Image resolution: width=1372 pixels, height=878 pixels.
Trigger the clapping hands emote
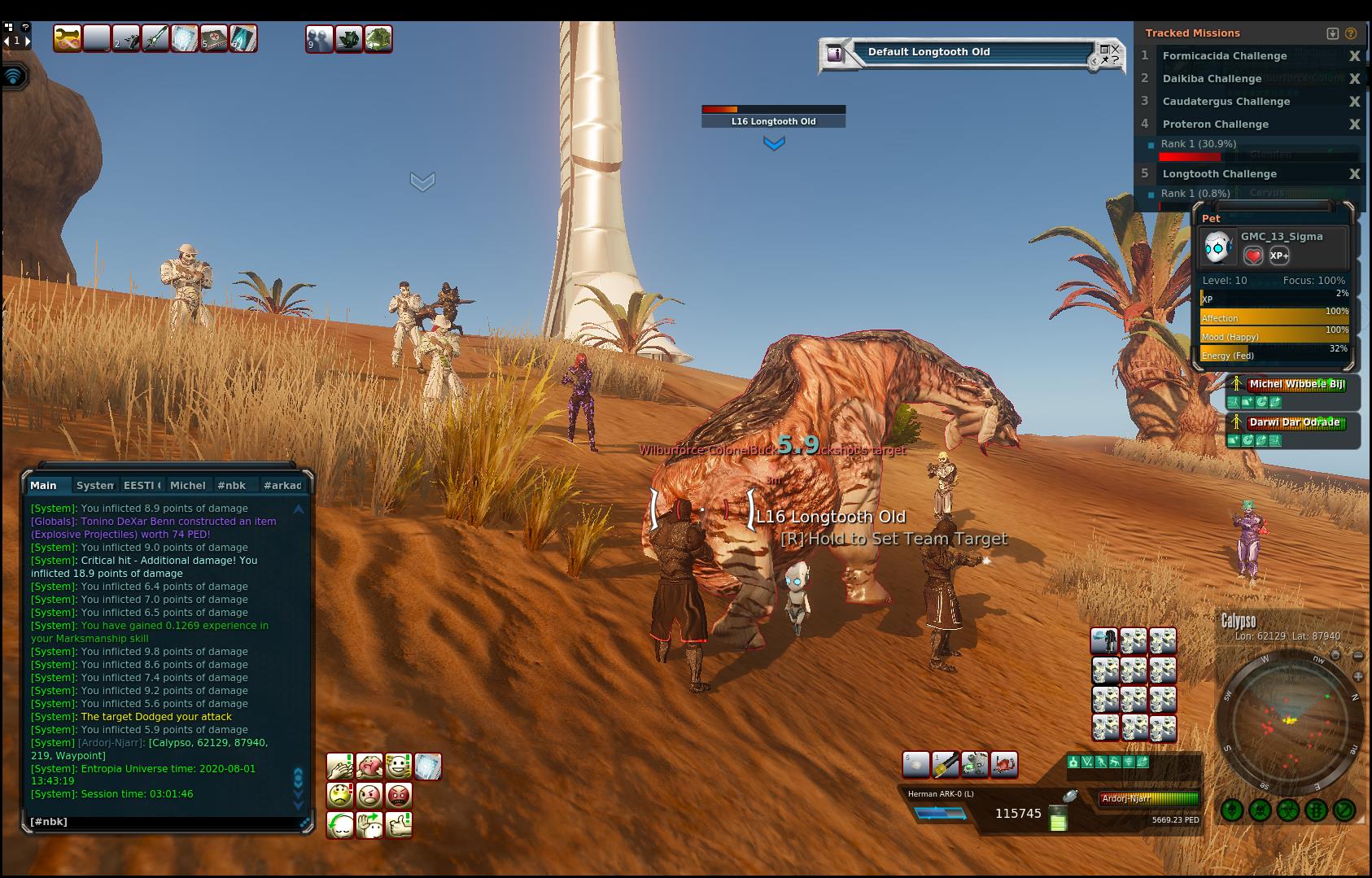[x=339, y=766]
